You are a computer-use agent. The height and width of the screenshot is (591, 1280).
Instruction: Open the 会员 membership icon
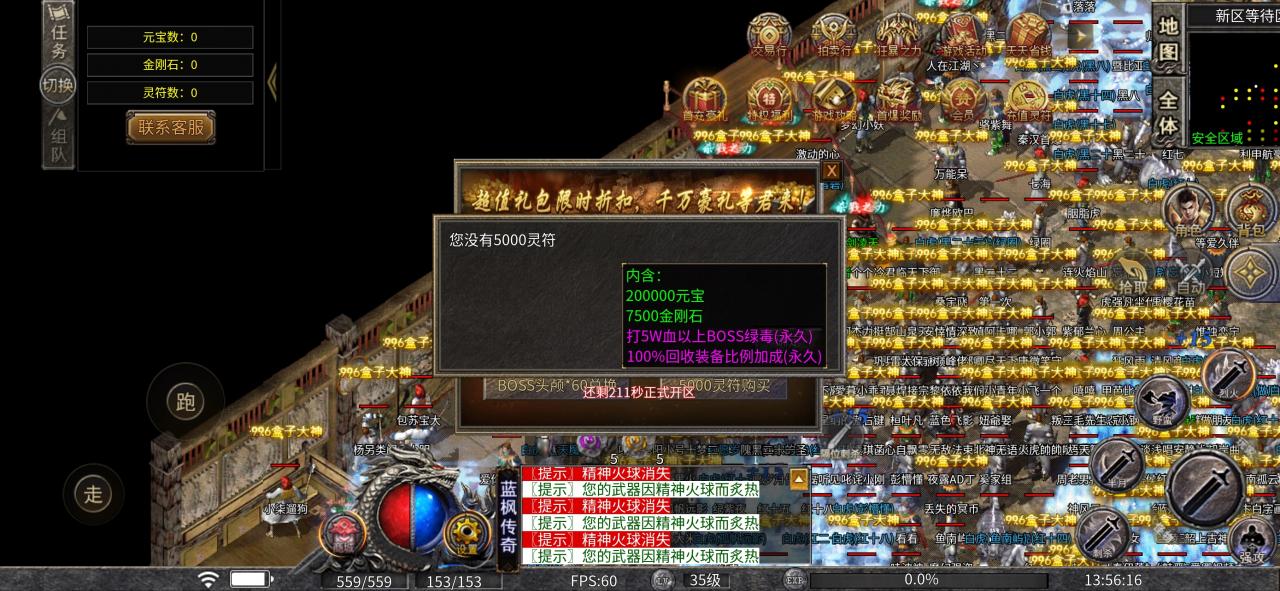click(x=962, y=99)
